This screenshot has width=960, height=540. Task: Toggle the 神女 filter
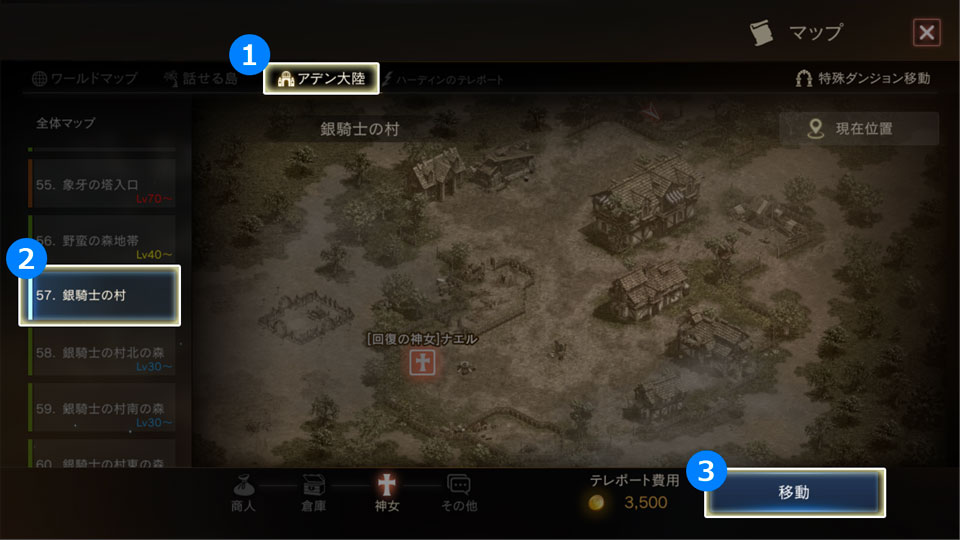386,492
